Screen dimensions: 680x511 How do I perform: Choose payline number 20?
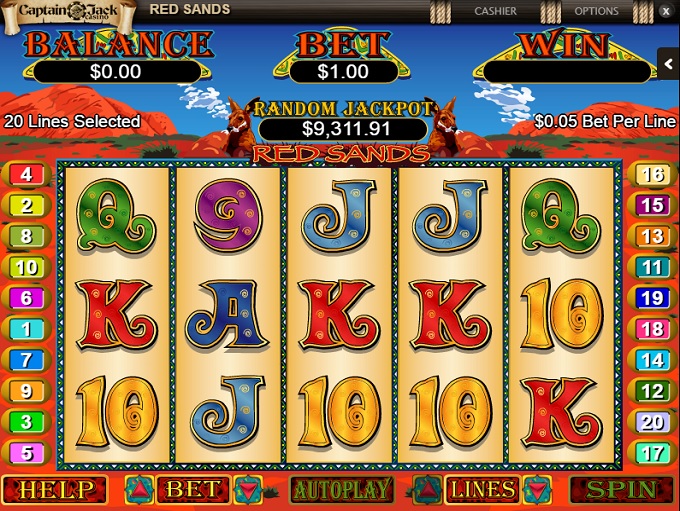(x=652, y=422)
